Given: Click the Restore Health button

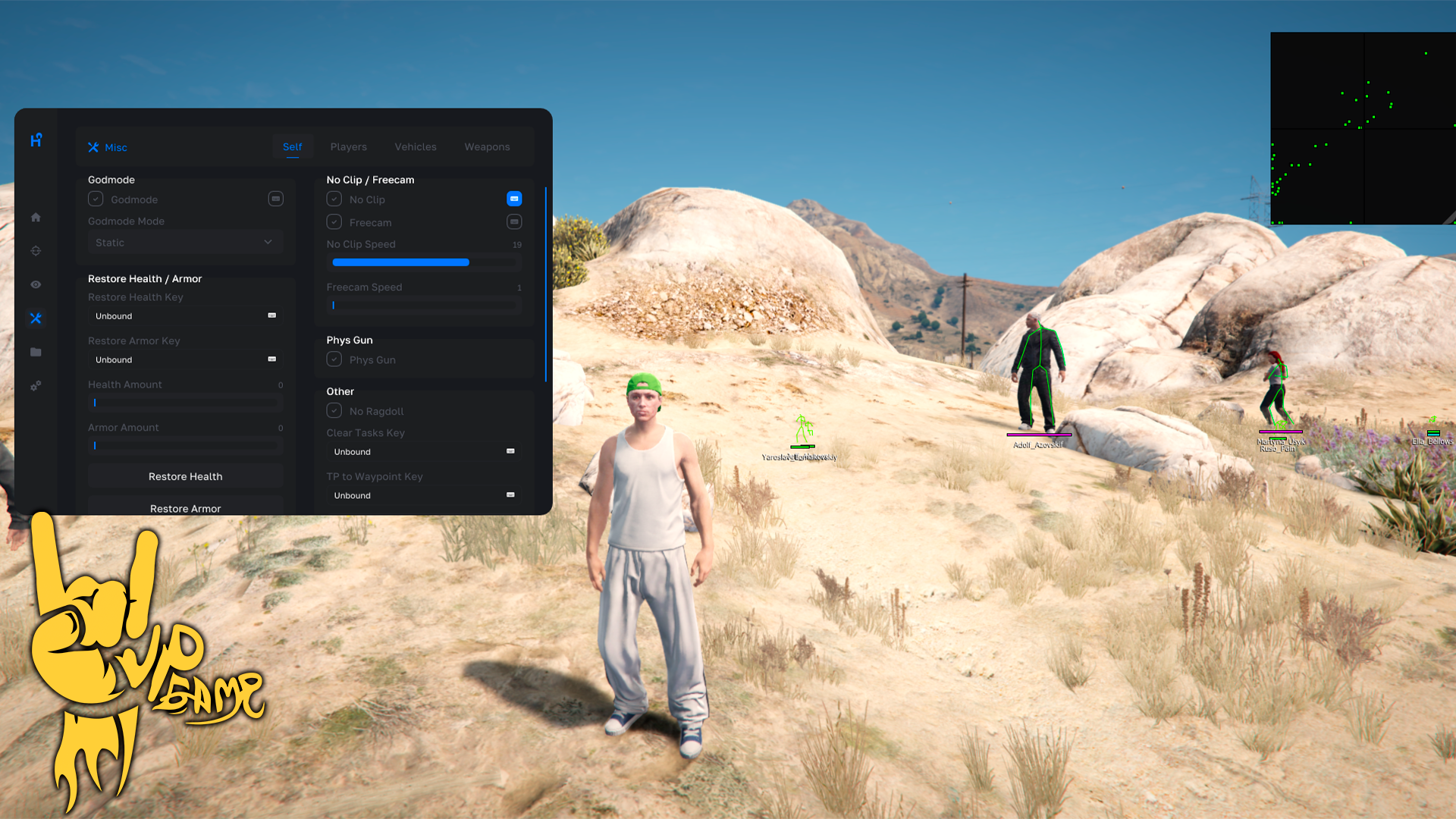Looking at the screenshot, I should tap(185, 476).
